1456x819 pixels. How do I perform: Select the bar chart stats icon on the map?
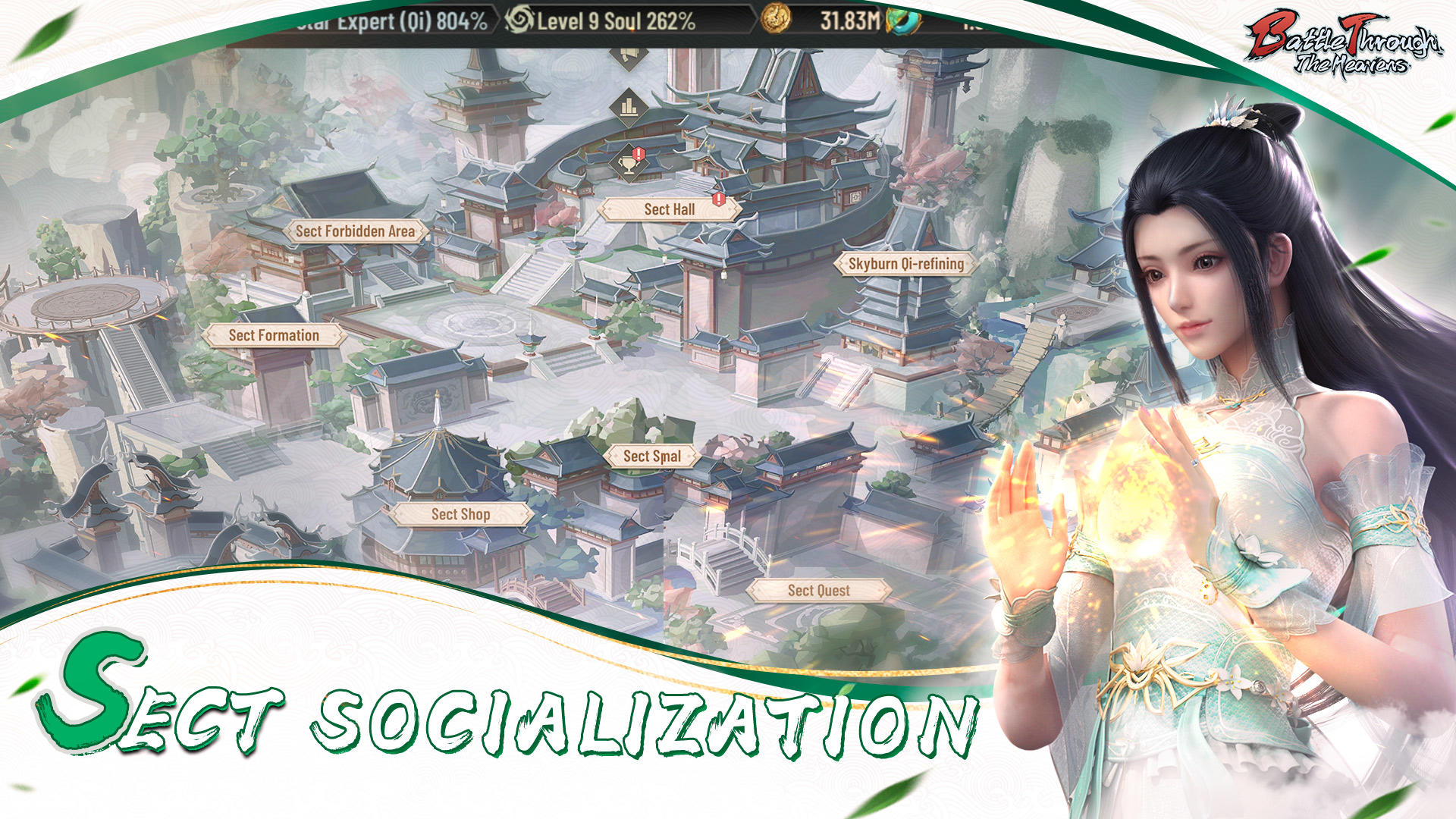pyautogui.click(x=627, y=106)
